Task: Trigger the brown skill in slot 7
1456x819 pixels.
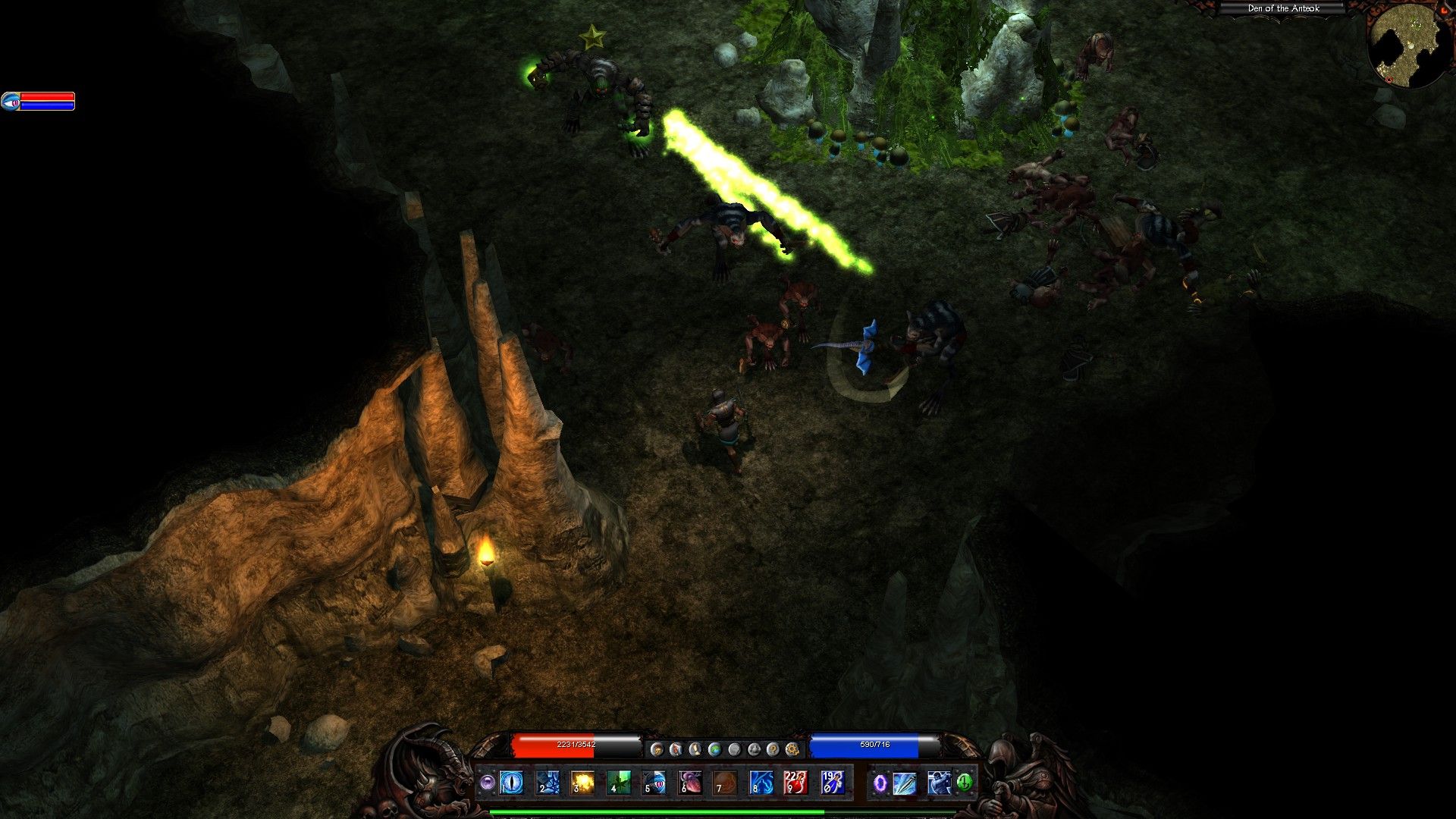Action: pyautogui.click(x=725, y=782)
